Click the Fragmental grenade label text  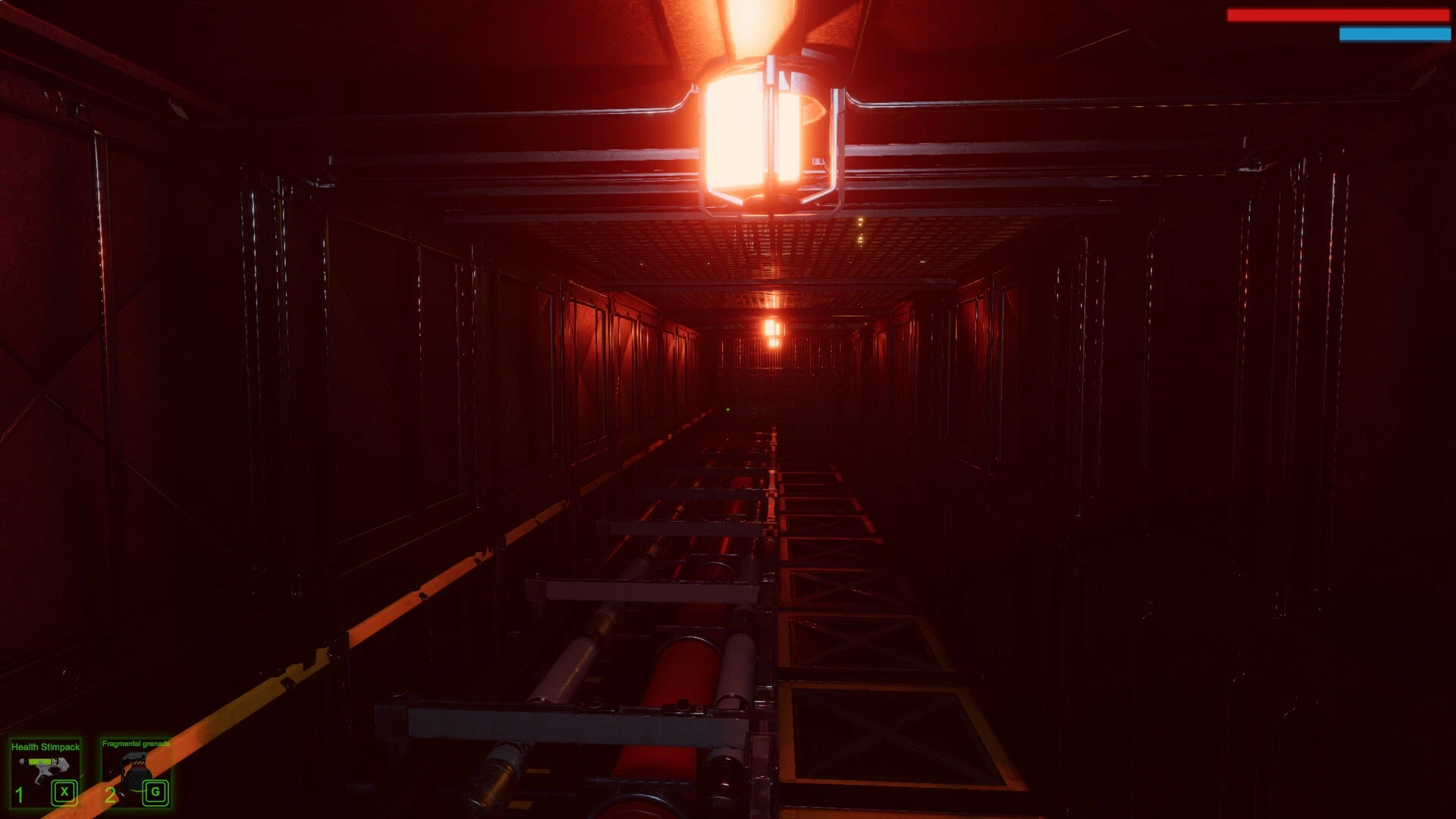tap(136, 745)
